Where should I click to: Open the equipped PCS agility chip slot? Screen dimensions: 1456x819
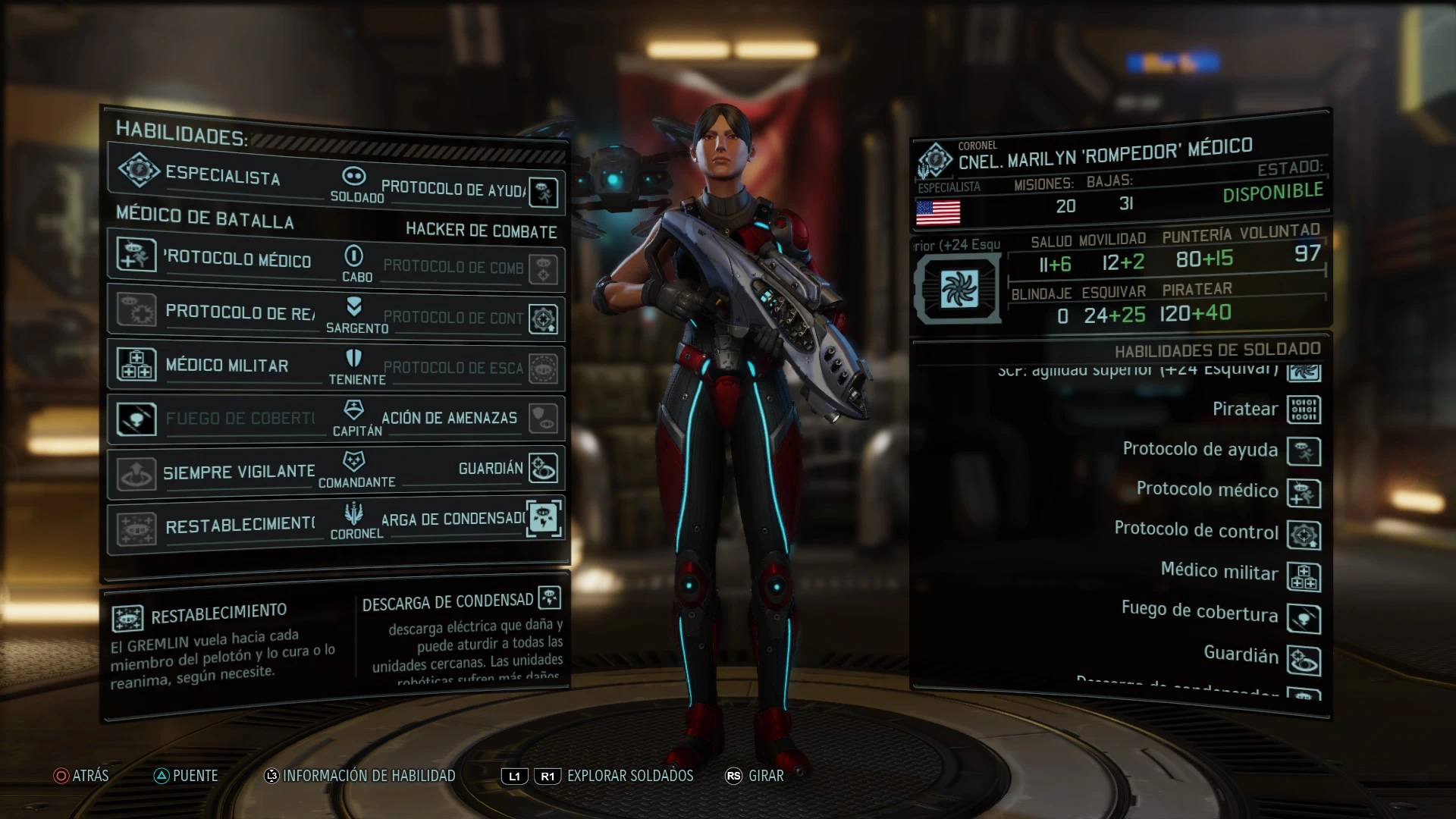pyautogui.click(x=959, y=289)
